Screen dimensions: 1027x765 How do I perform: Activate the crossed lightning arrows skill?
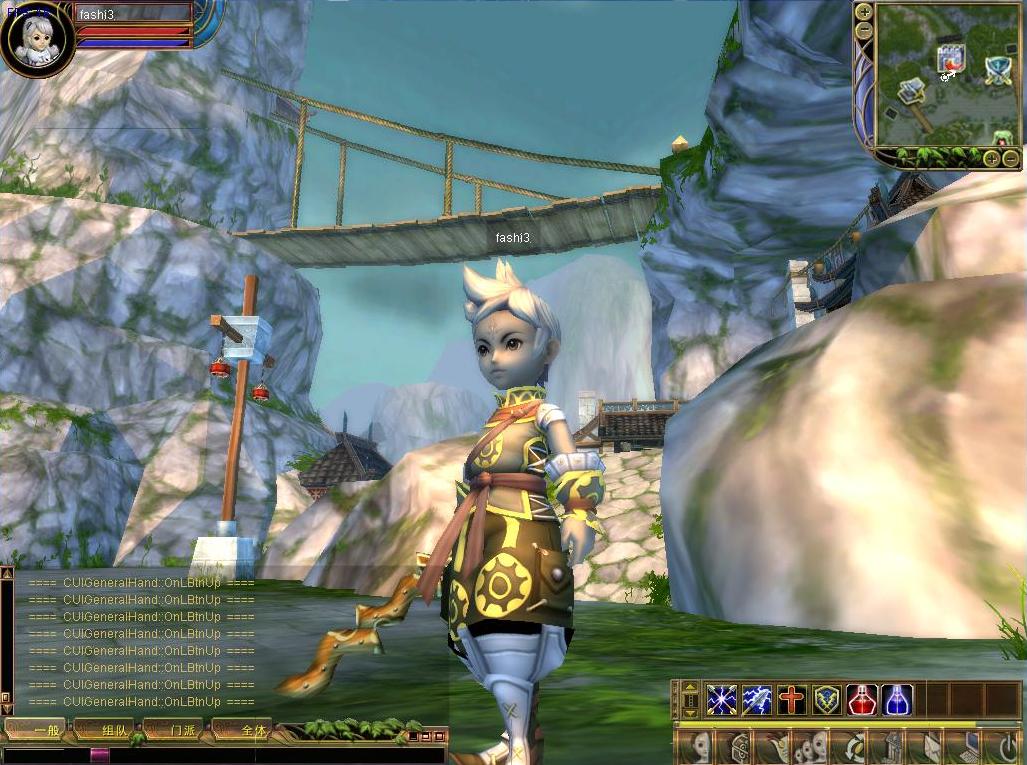coord(721,699)
